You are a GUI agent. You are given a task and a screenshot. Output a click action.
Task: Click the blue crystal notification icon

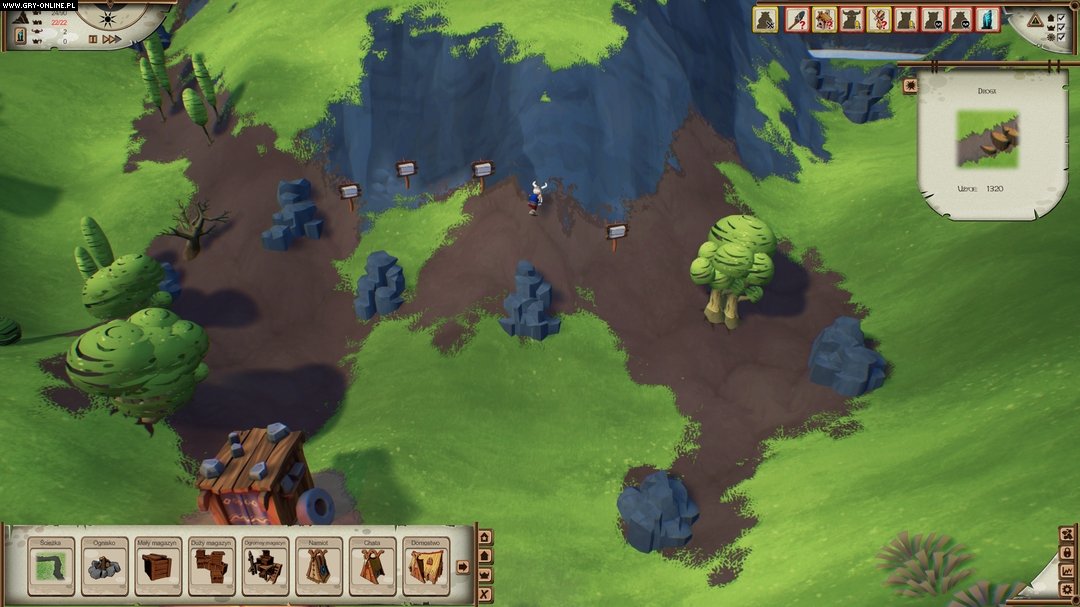click(988, 19)
